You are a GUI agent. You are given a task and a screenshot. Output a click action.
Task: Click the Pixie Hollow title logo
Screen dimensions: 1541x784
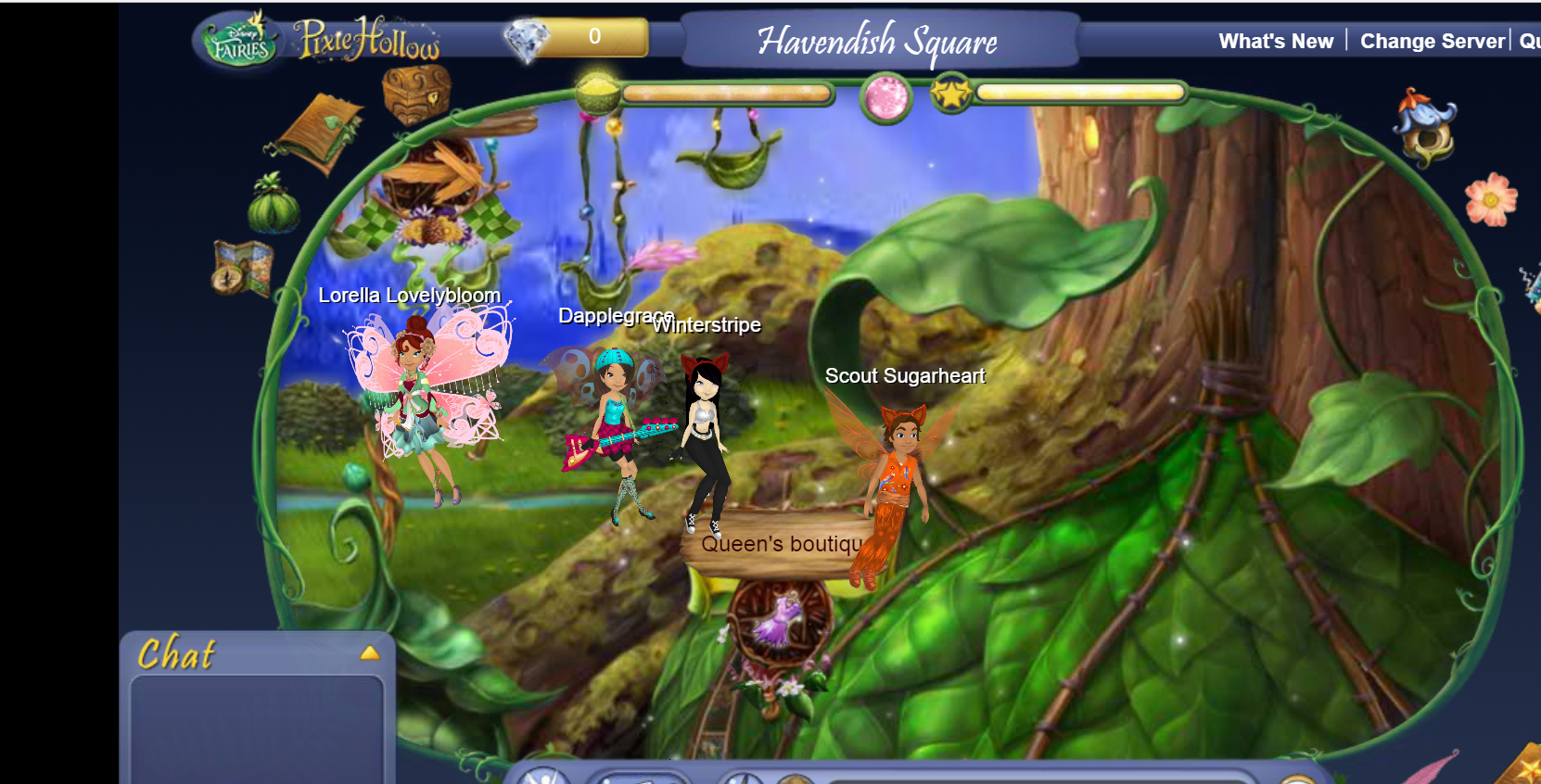coord(367,40)
